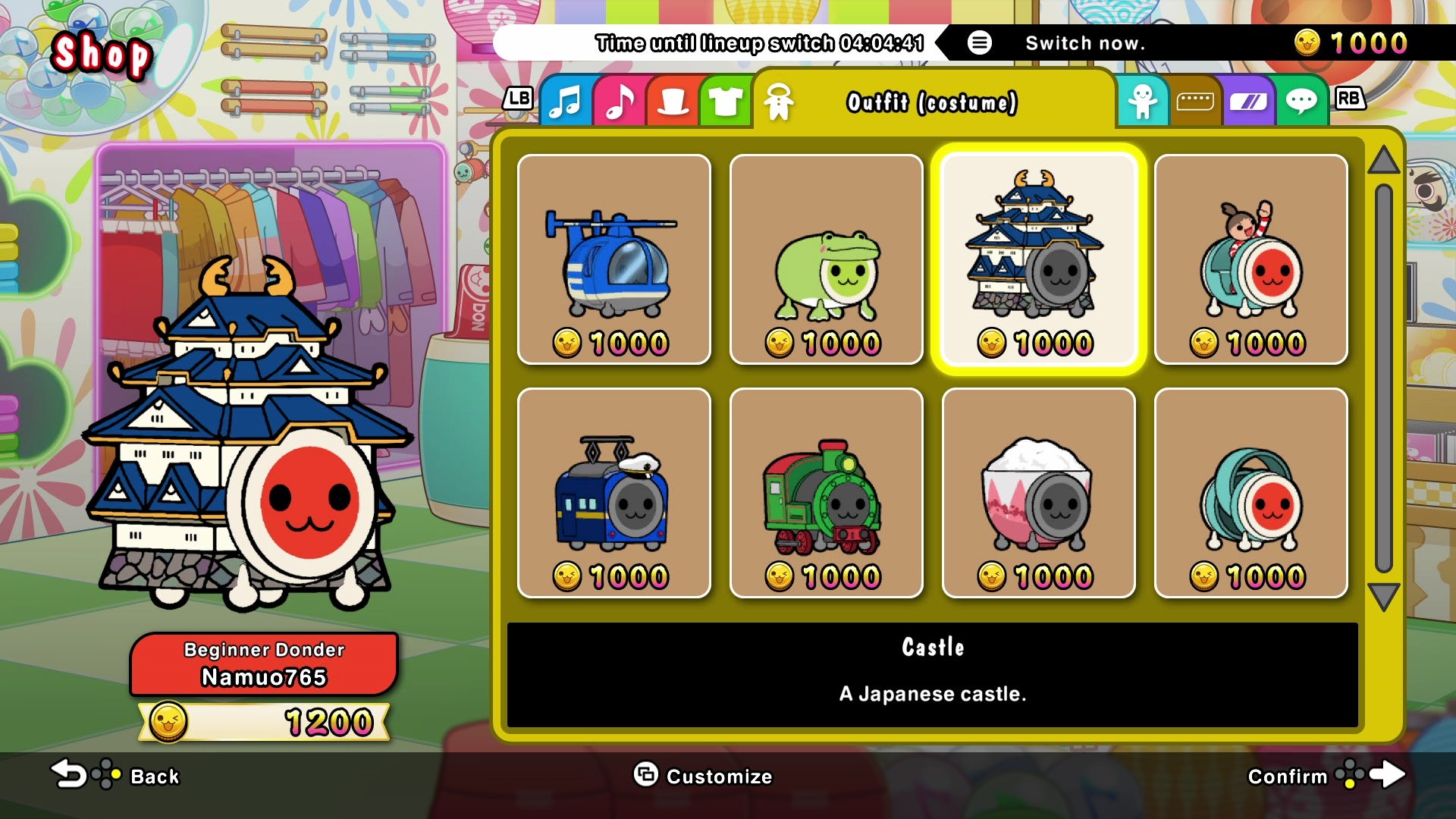Select the speech bubble greeting tab
Image resolution: width=1456 pixels, height=819 pixels.
1303,100
